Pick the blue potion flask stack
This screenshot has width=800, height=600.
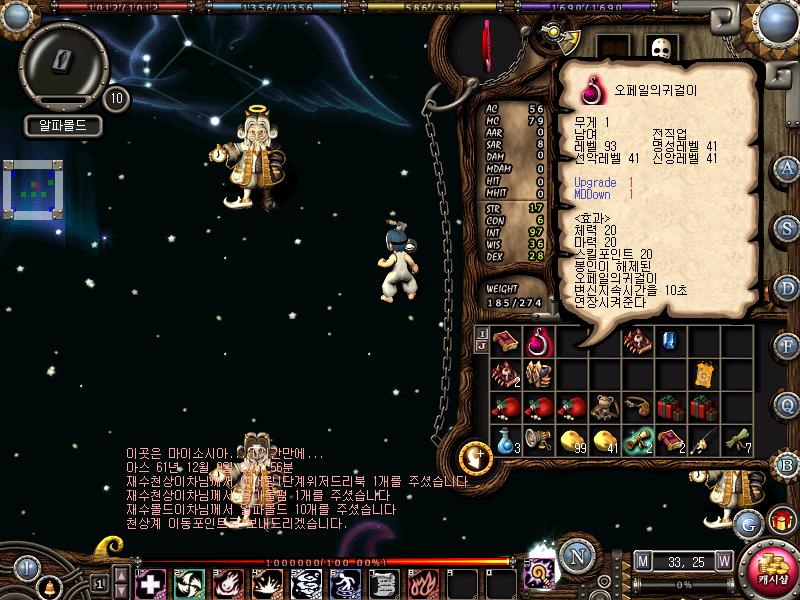click(508, 440)
